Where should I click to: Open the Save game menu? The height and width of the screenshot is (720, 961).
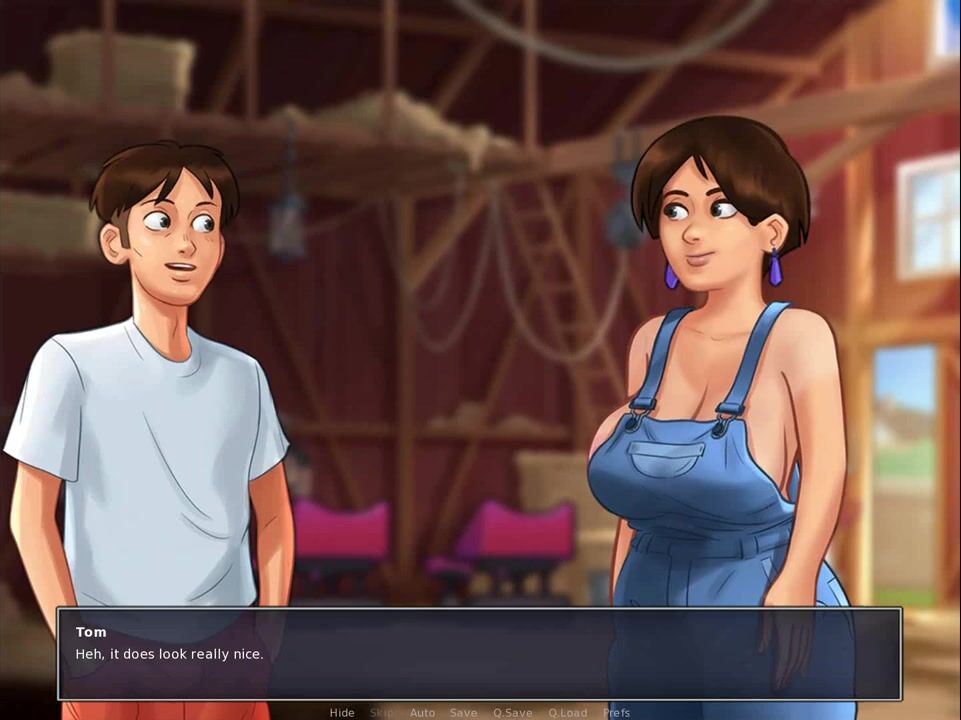(463, 713)
